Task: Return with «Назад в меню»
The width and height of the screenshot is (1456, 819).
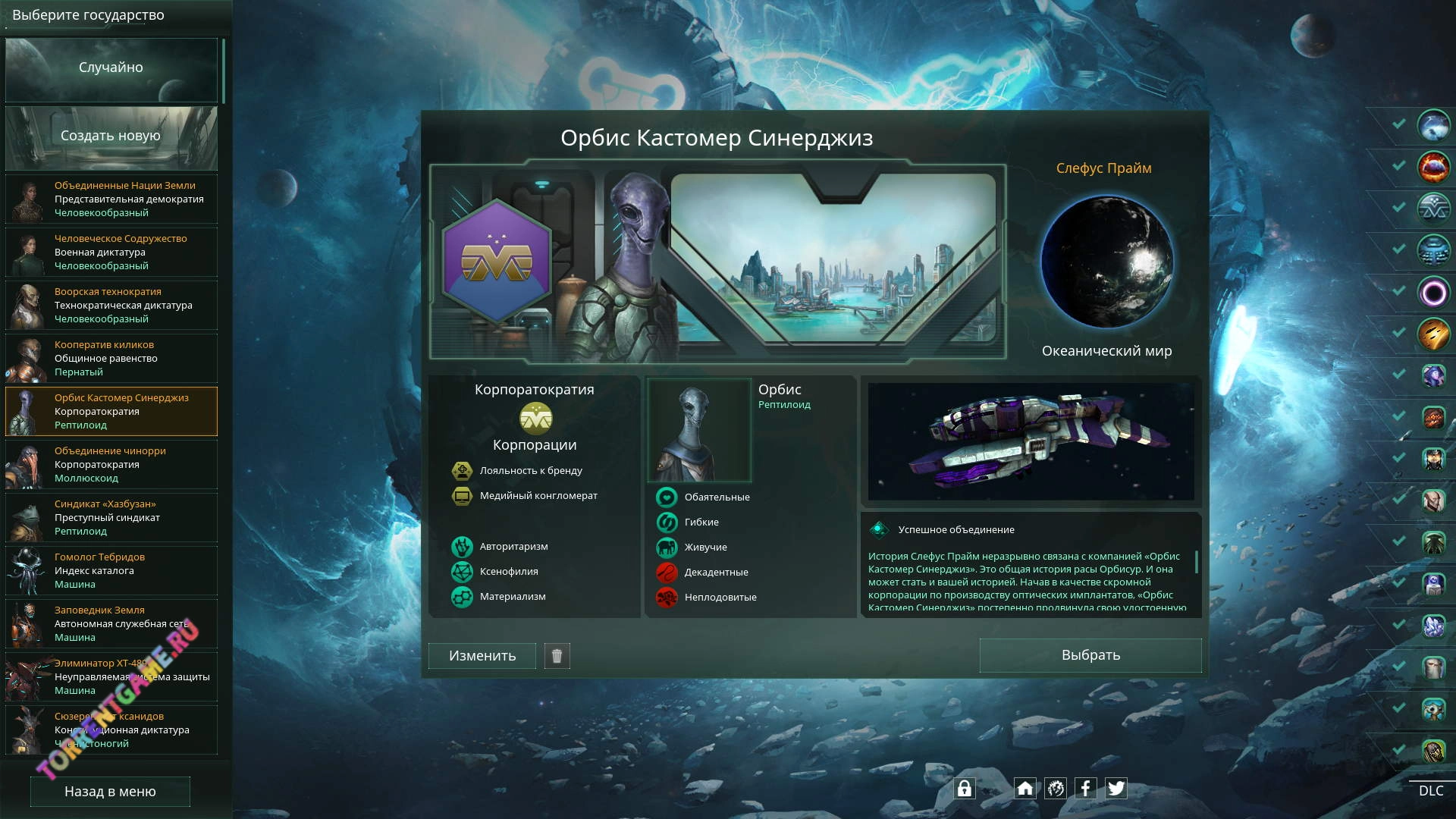Action: [x=110, y=792]
